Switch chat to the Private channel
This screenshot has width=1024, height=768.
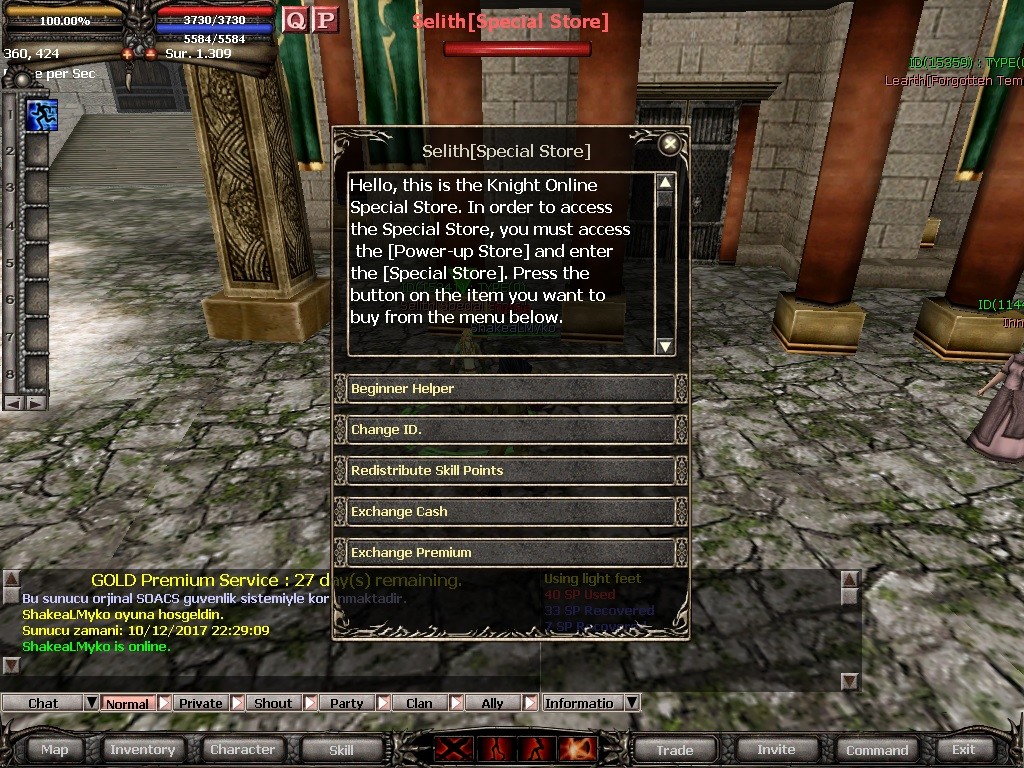click(201, 703)
